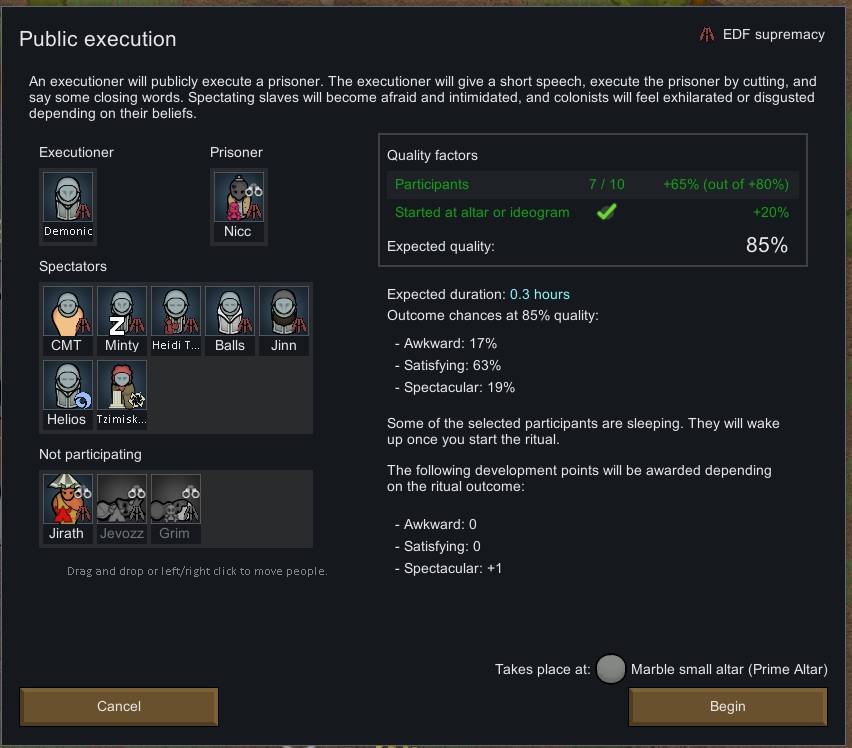Cancel the public execution dialog
This screenshot has height=748, width=852.
pyautogui.click(x=119, y=706)
